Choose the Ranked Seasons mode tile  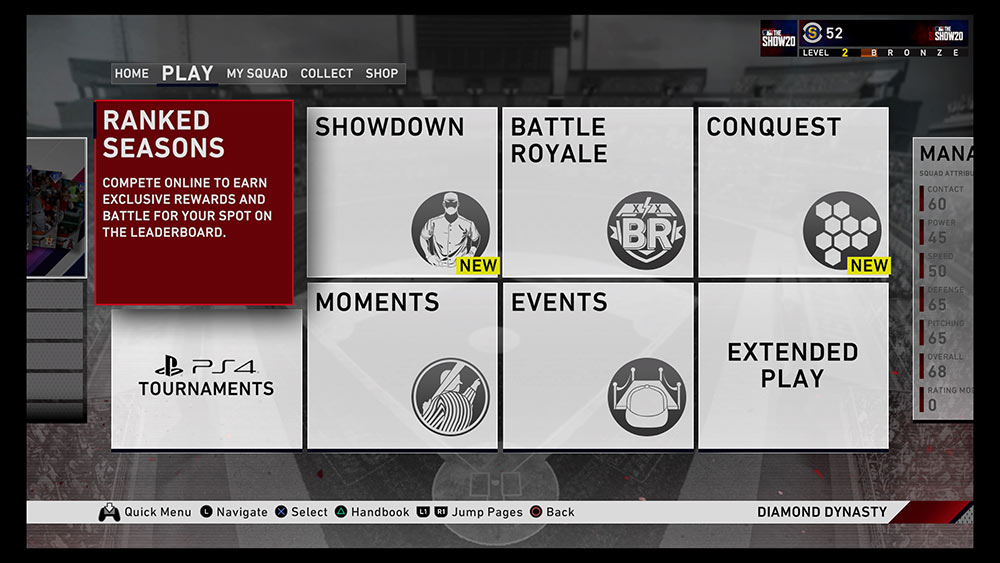pyautogui.click(x=194, y=202)
